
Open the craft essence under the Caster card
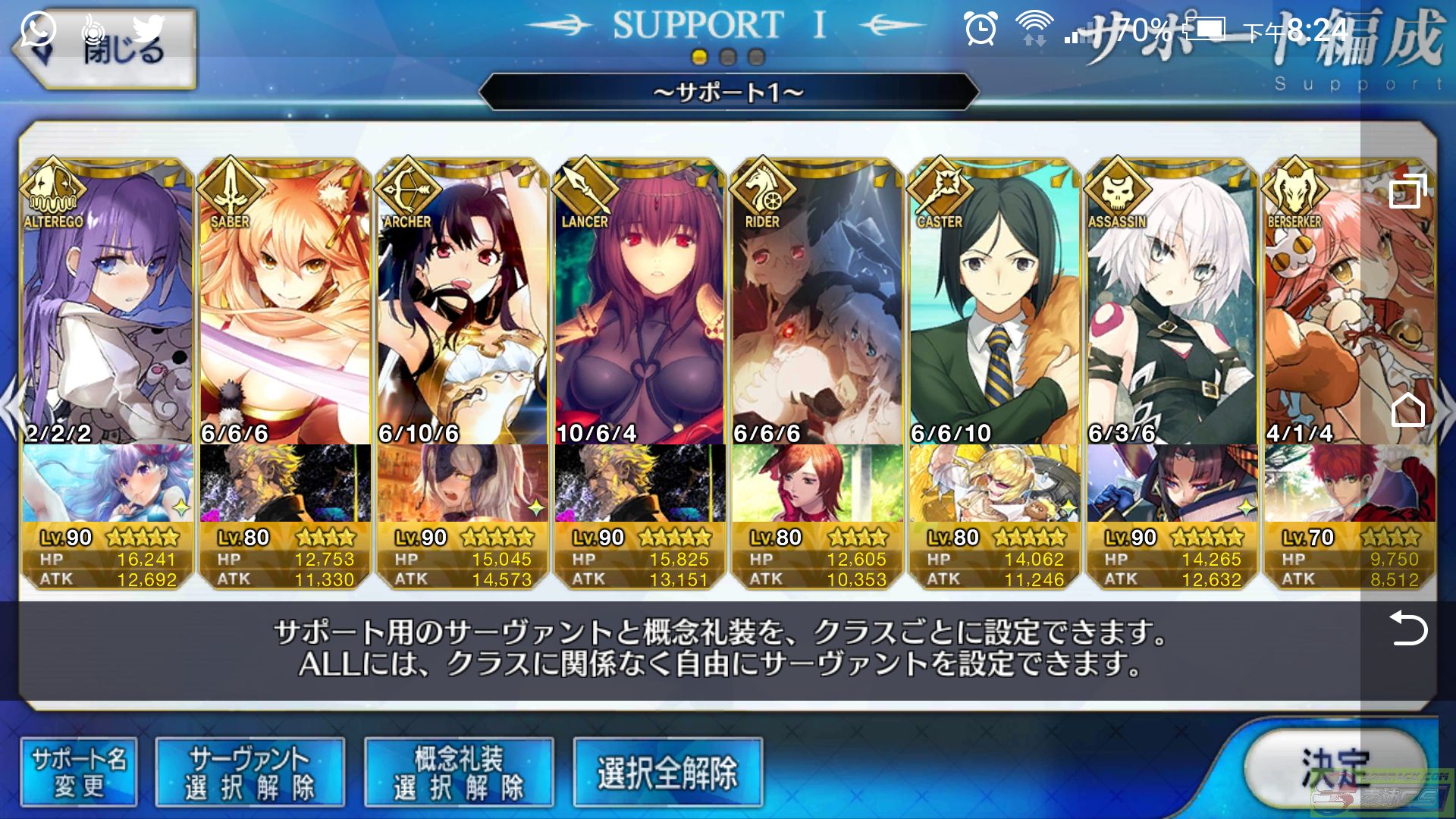[x=994, y=483]
